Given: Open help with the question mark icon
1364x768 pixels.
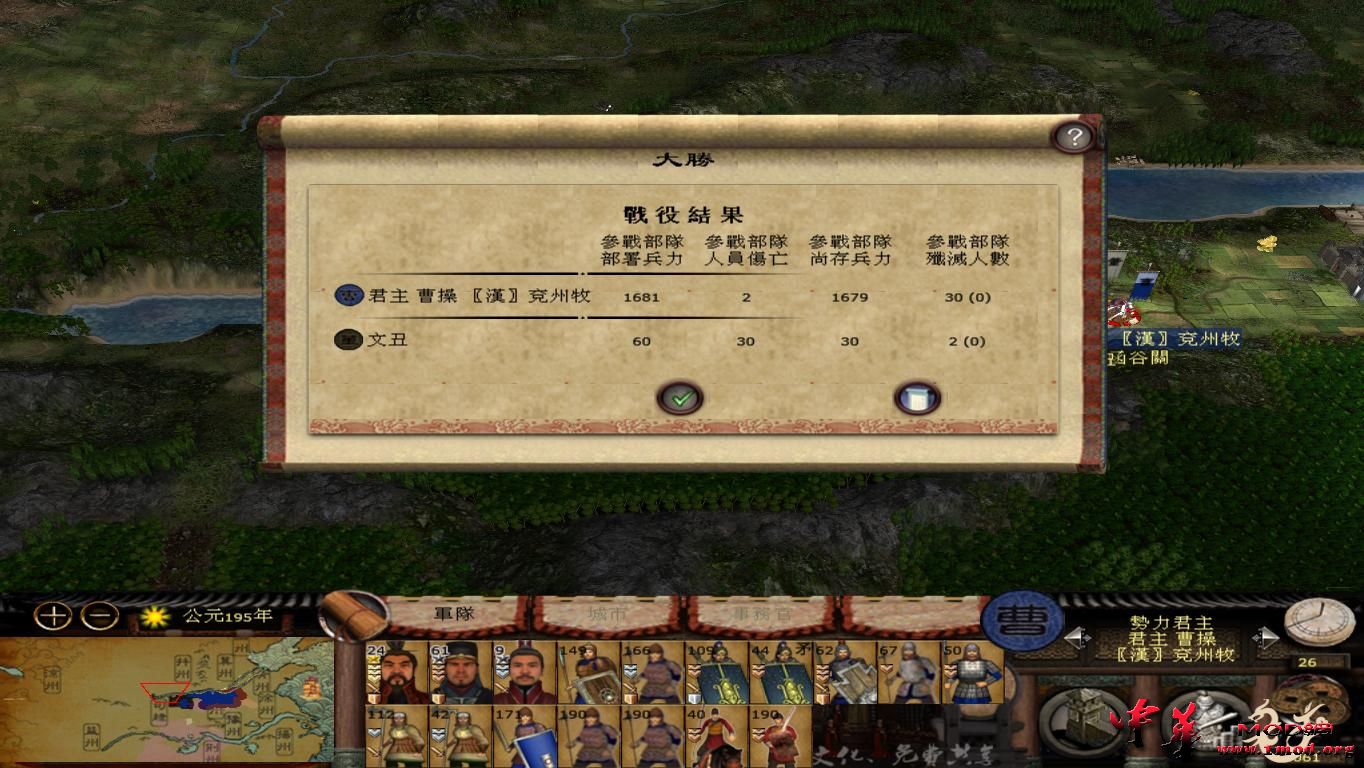Looking at the screenshot, I should [1073, 137].
